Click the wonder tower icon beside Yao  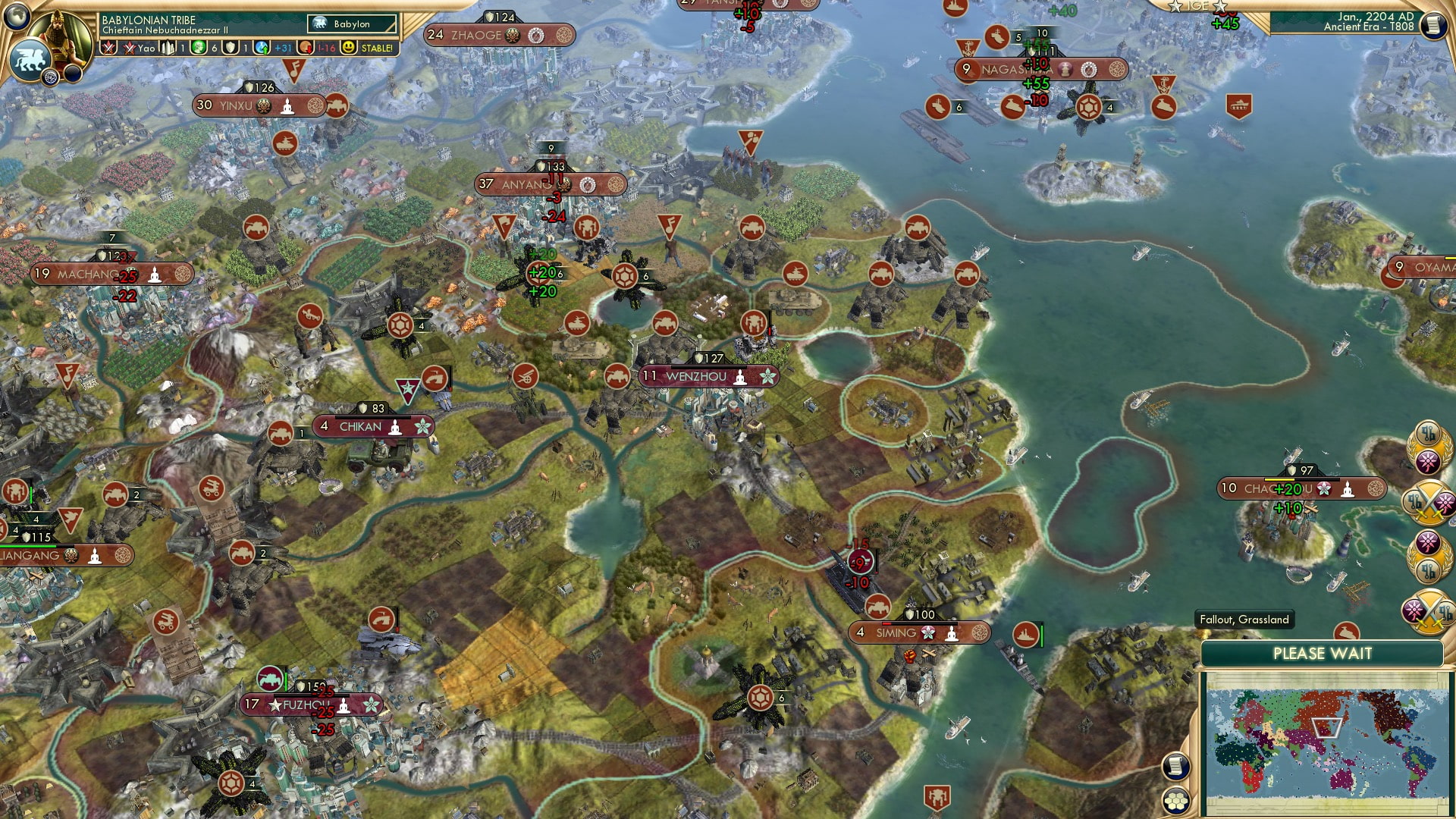[168, 47]
